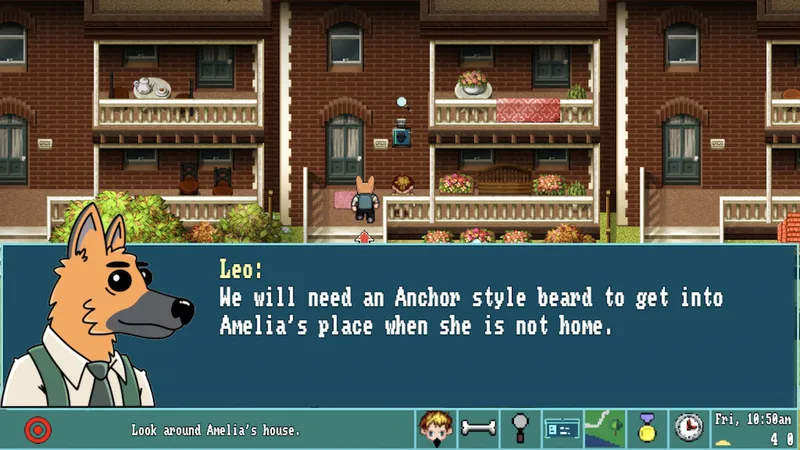Image resolution: width=800 pixels, height=450 pixels.
Task: Click the objective text about Amelia's house
Action: pyautogui.click(x=215, y=431)
